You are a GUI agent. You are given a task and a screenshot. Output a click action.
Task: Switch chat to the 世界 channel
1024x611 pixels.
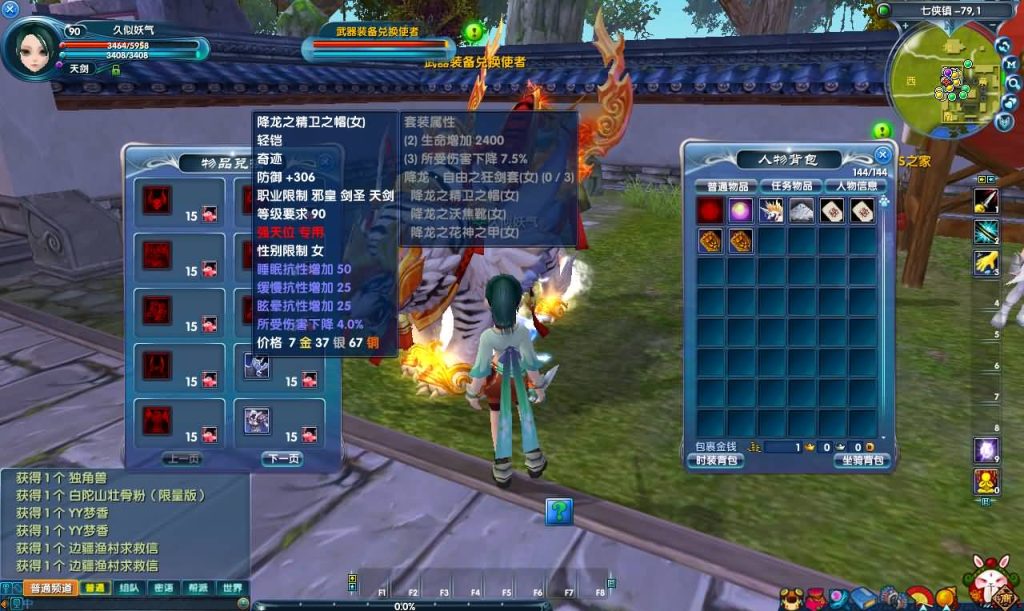pos(232,588)
